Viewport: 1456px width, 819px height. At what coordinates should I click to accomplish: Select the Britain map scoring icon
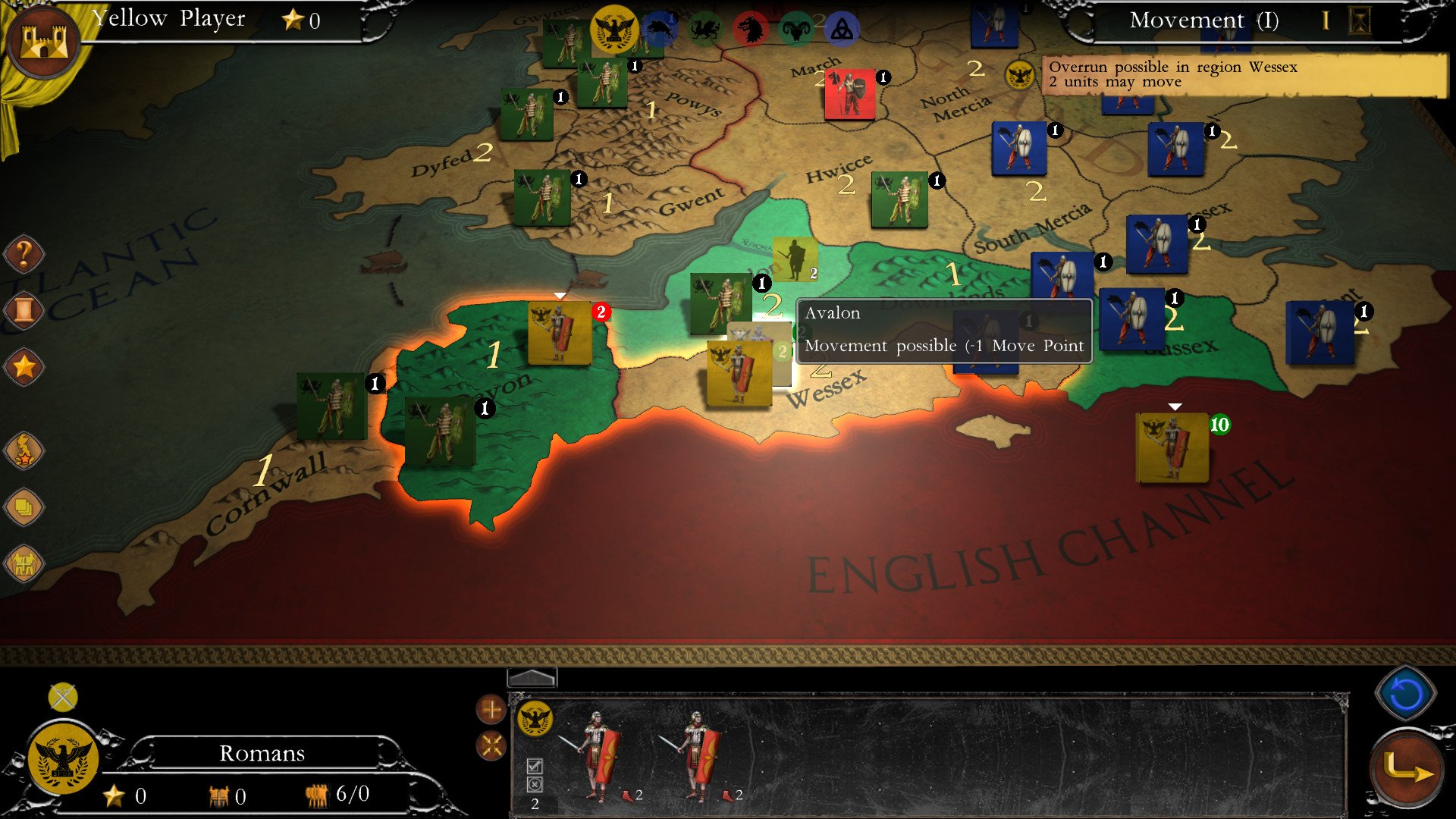pos(24,447)
